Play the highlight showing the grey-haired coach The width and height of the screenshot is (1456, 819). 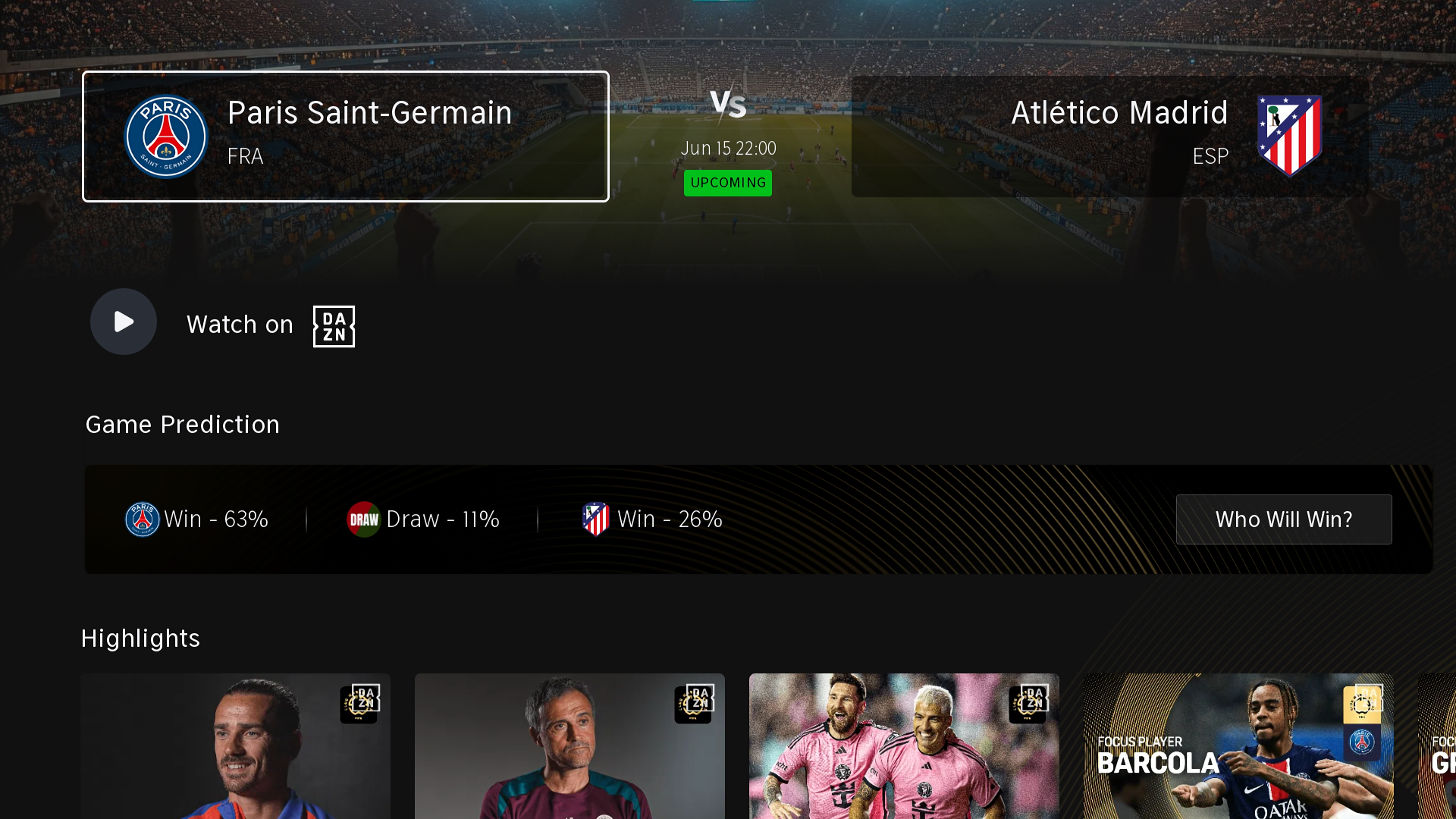click(x=570, y=746)
